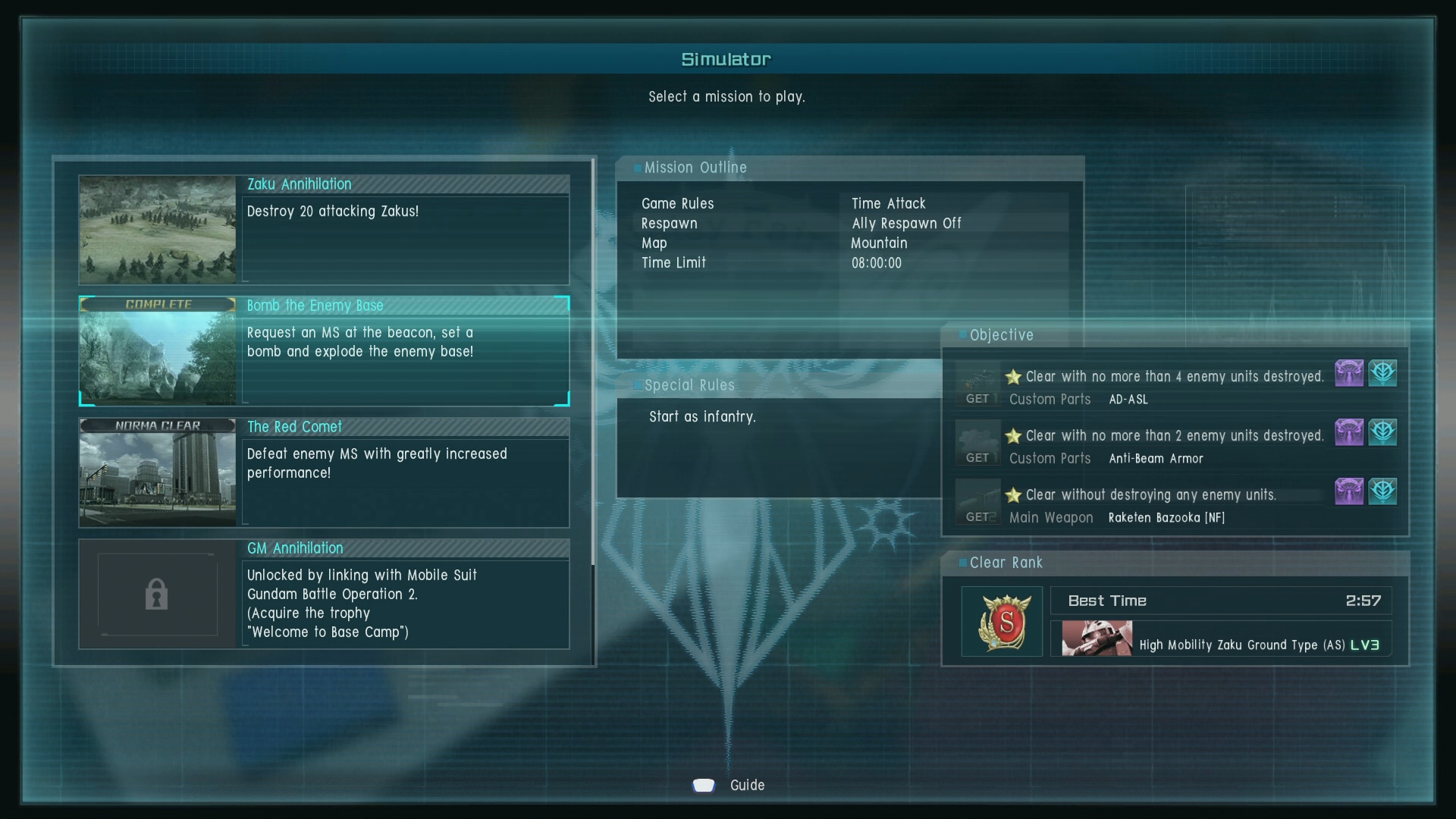Click the mission list scrollbar
Image resolution: width=1456 pixels, height=819 pixels.
click(593, 364)
